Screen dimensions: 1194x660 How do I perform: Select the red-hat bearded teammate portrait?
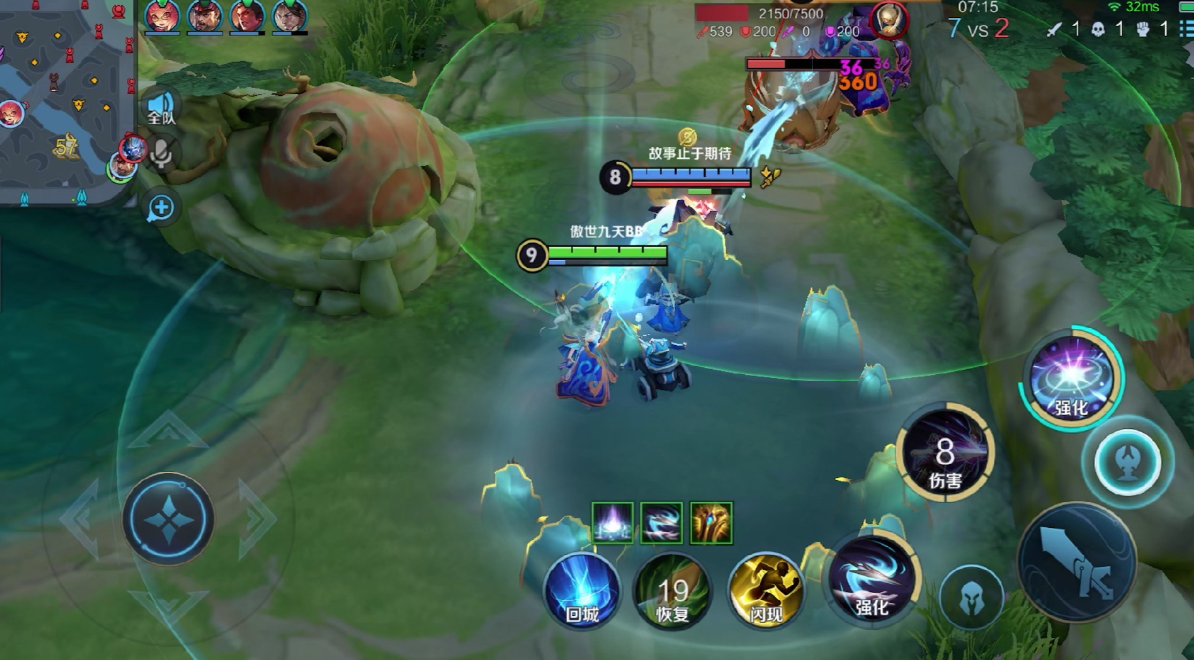(x=205, y=17)
